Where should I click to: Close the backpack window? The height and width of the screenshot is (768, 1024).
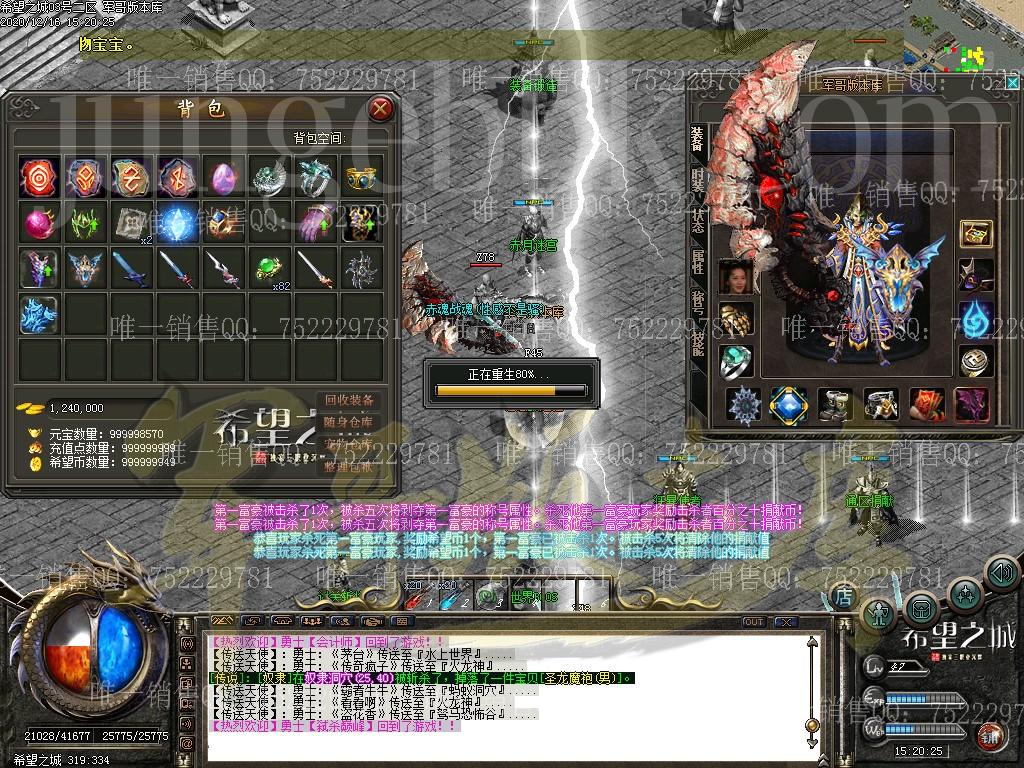380,108
